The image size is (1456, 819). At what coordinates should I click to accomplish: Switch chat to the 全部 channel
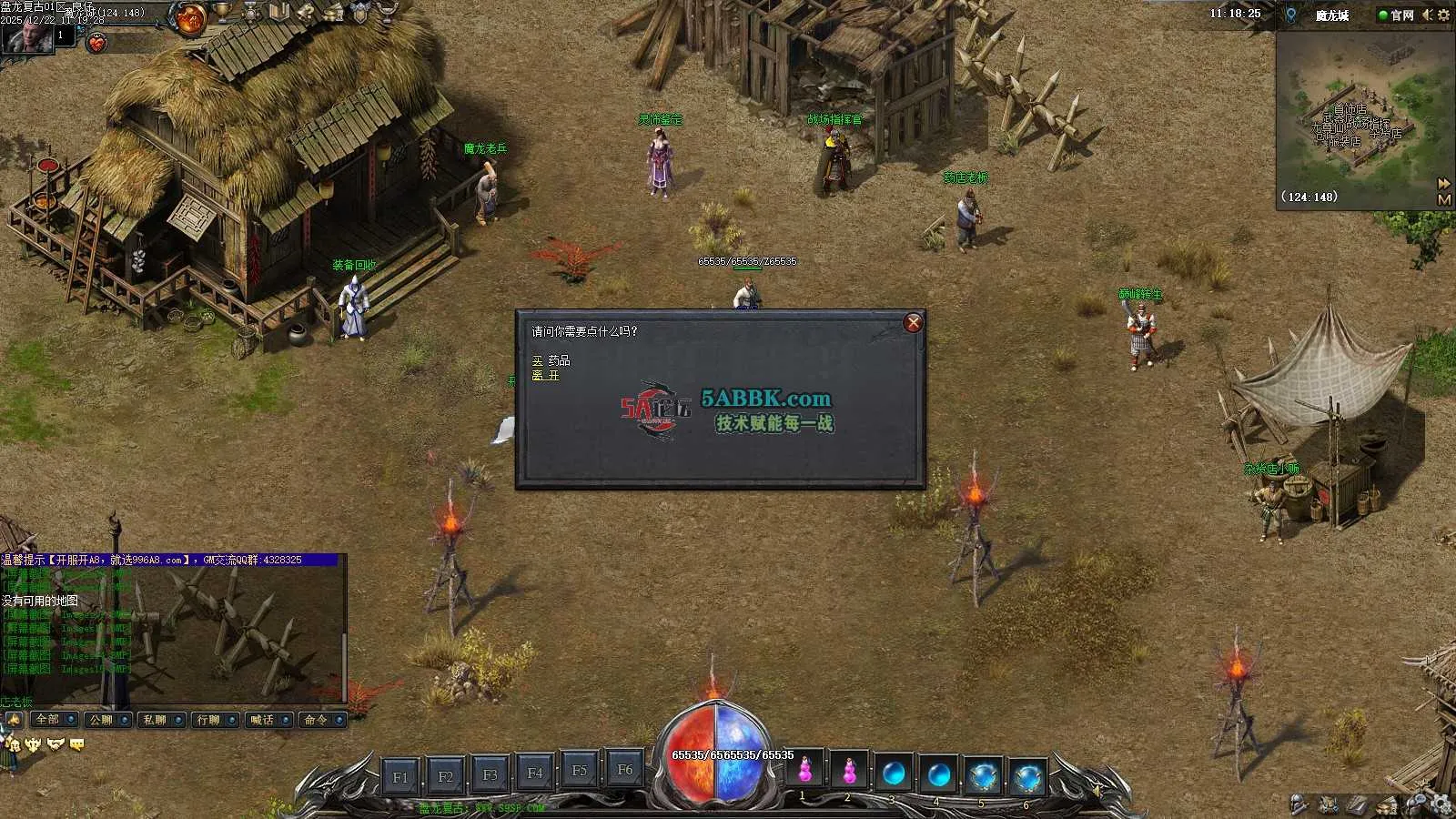48,720
